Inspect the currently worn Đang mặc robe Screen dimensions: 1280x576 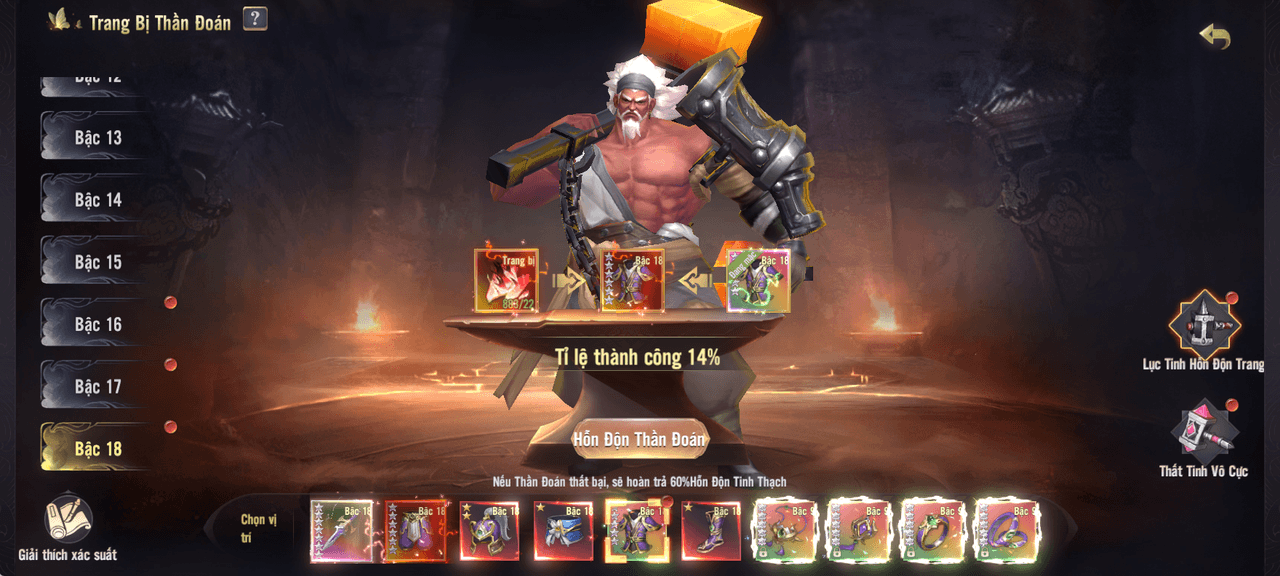point(757,281)
